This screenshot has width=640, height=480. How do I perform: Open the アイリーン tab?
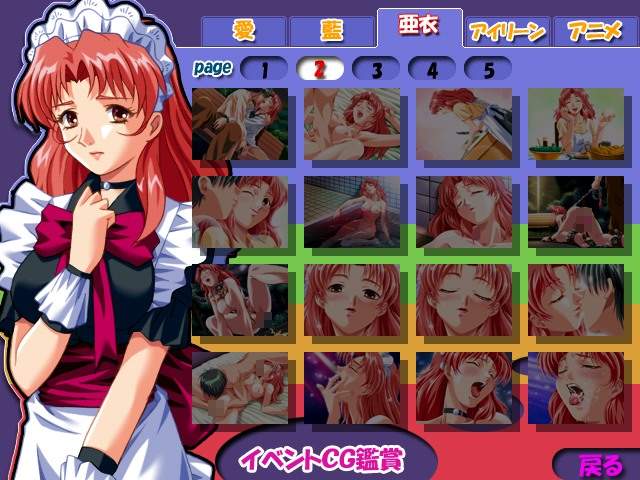(x=507, y=31)
